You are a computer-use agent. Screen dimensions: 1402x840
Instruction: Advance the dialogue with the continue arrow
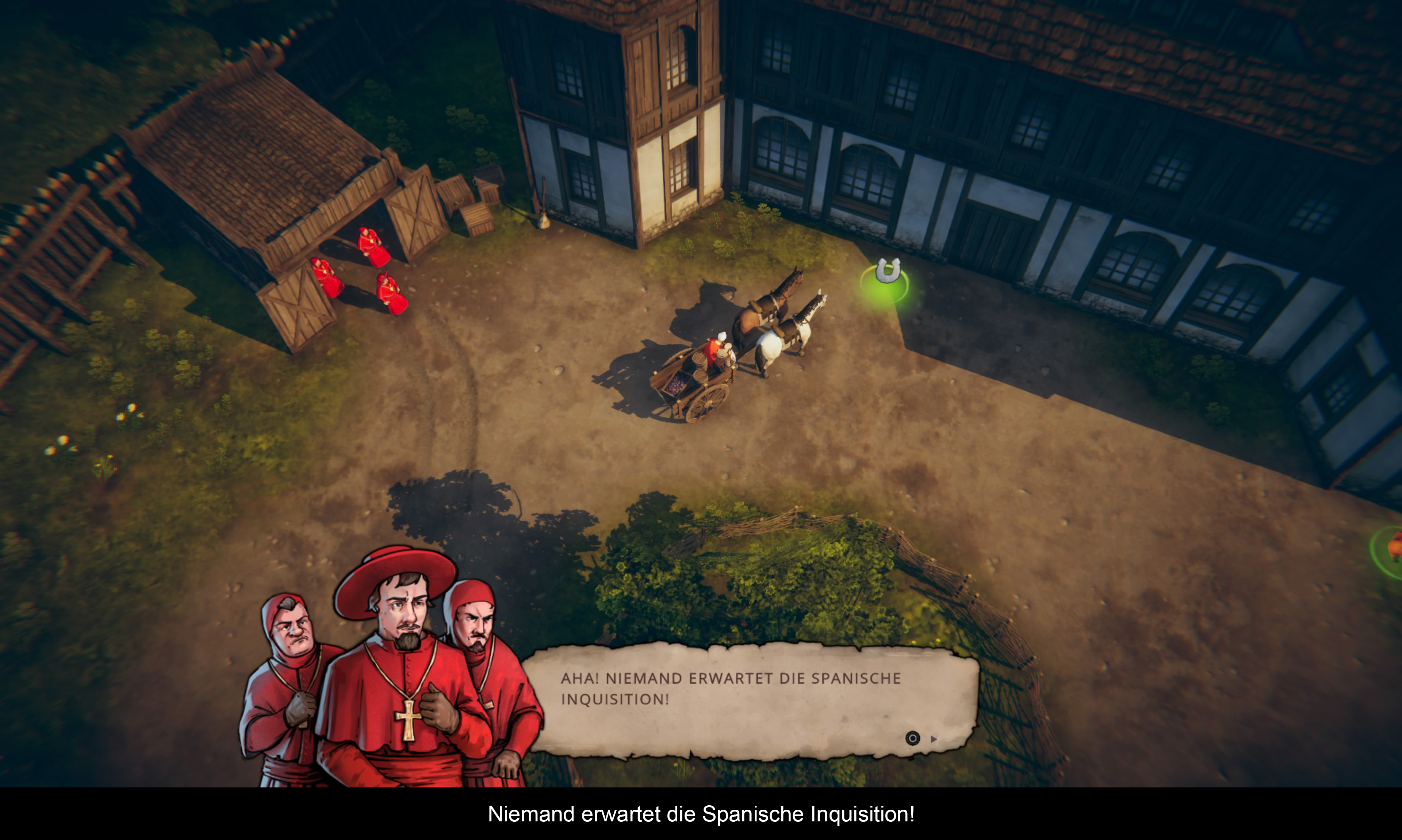click(933, 739)
